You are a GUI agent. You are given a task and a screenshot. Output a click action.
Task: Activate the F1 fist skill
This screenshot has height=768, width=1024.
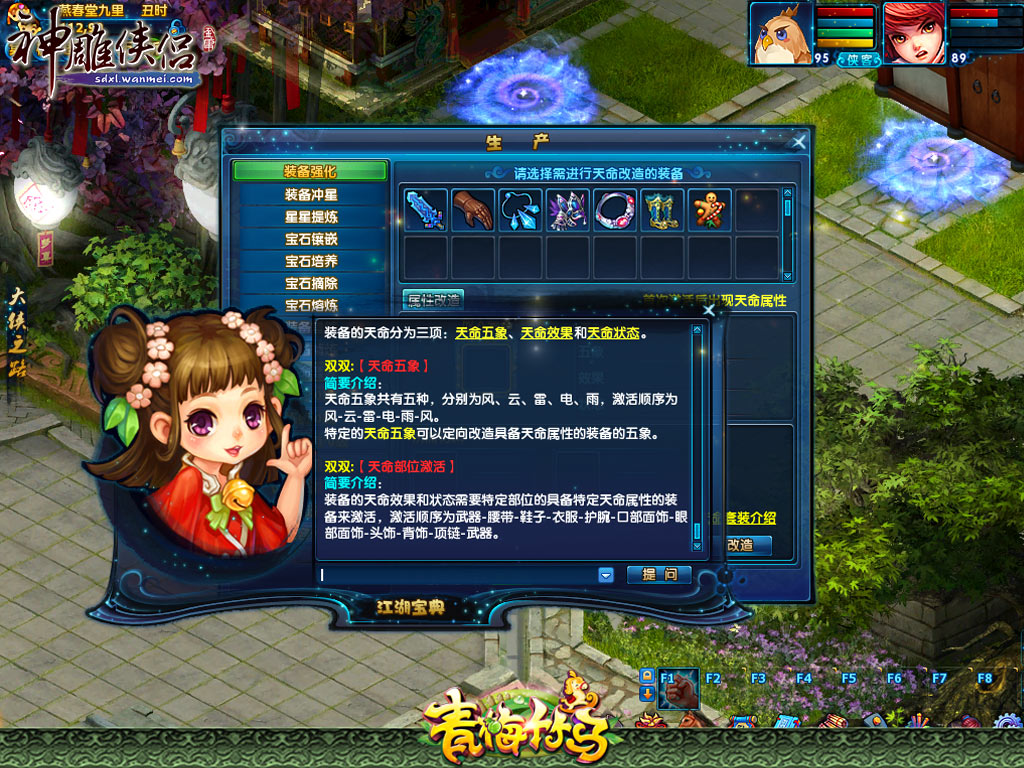(679, 690)
